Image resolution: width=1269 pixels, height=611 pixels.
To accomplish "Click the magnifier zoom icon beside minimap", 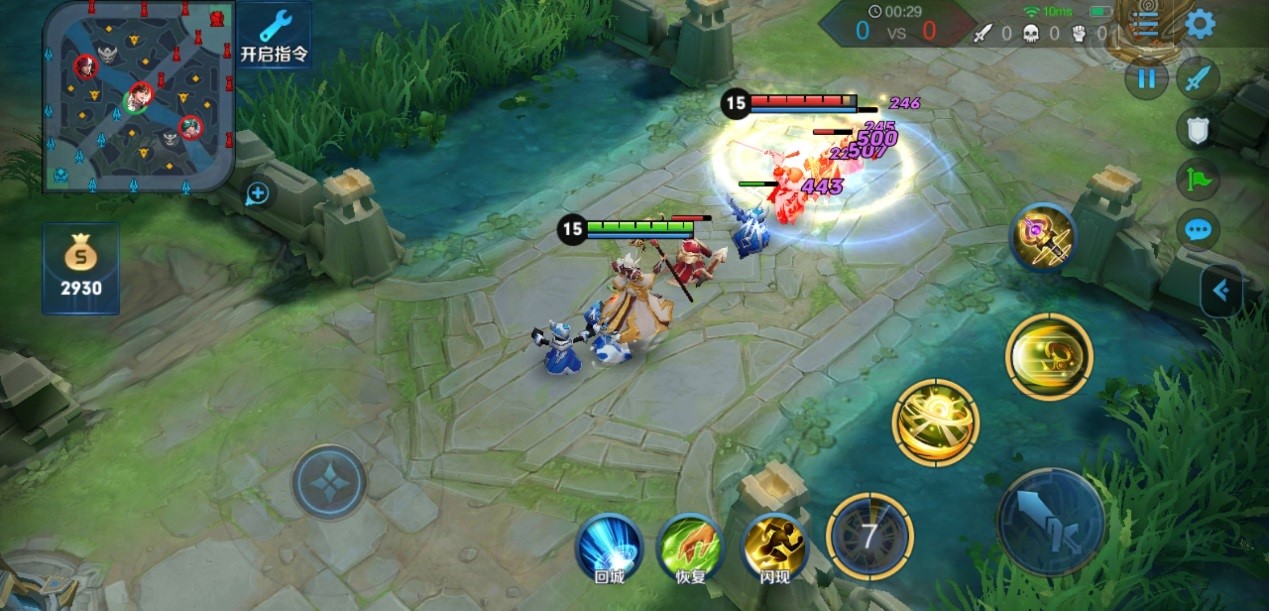I will click(257, 193).
